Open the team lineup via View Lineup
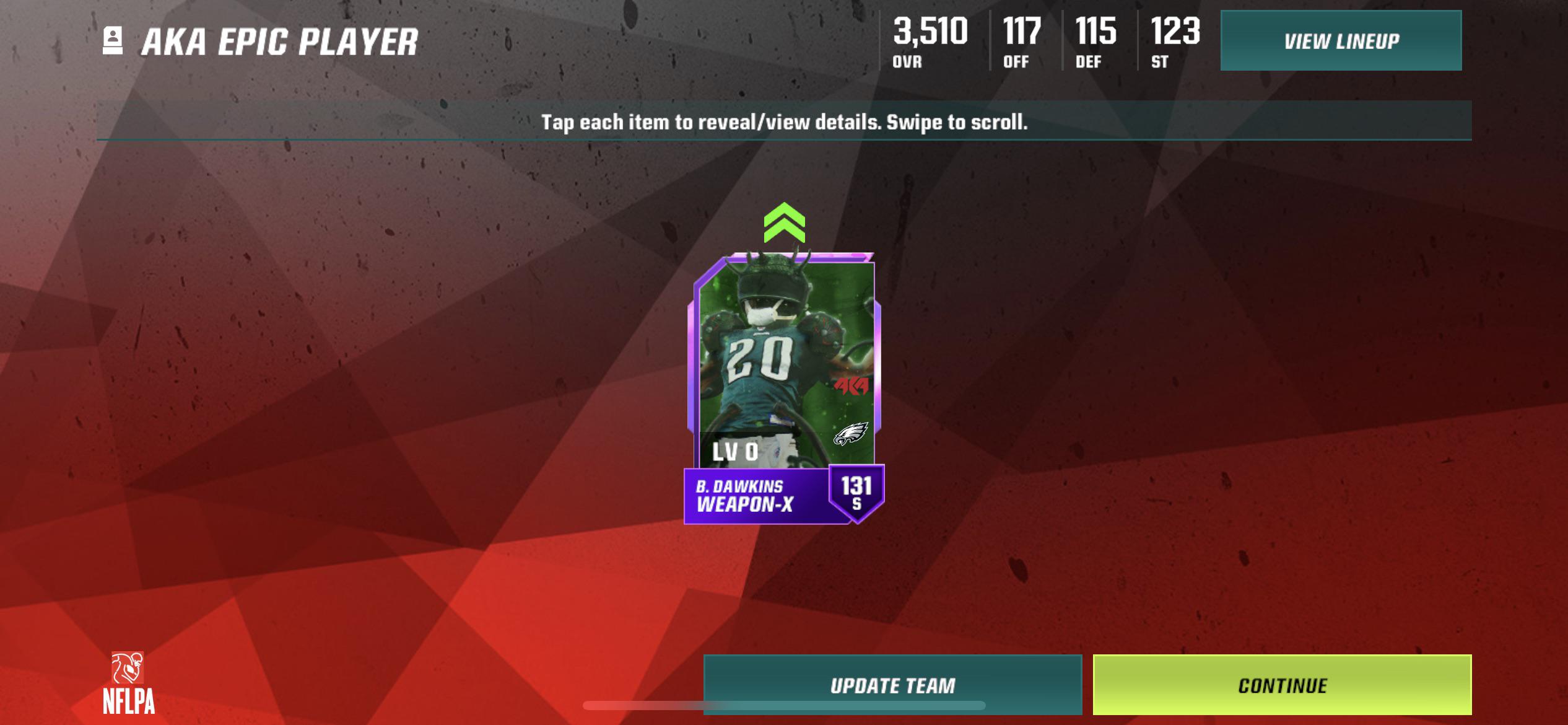Image resolution: width=1568 pixels, height=725 pixels. 1341,41
